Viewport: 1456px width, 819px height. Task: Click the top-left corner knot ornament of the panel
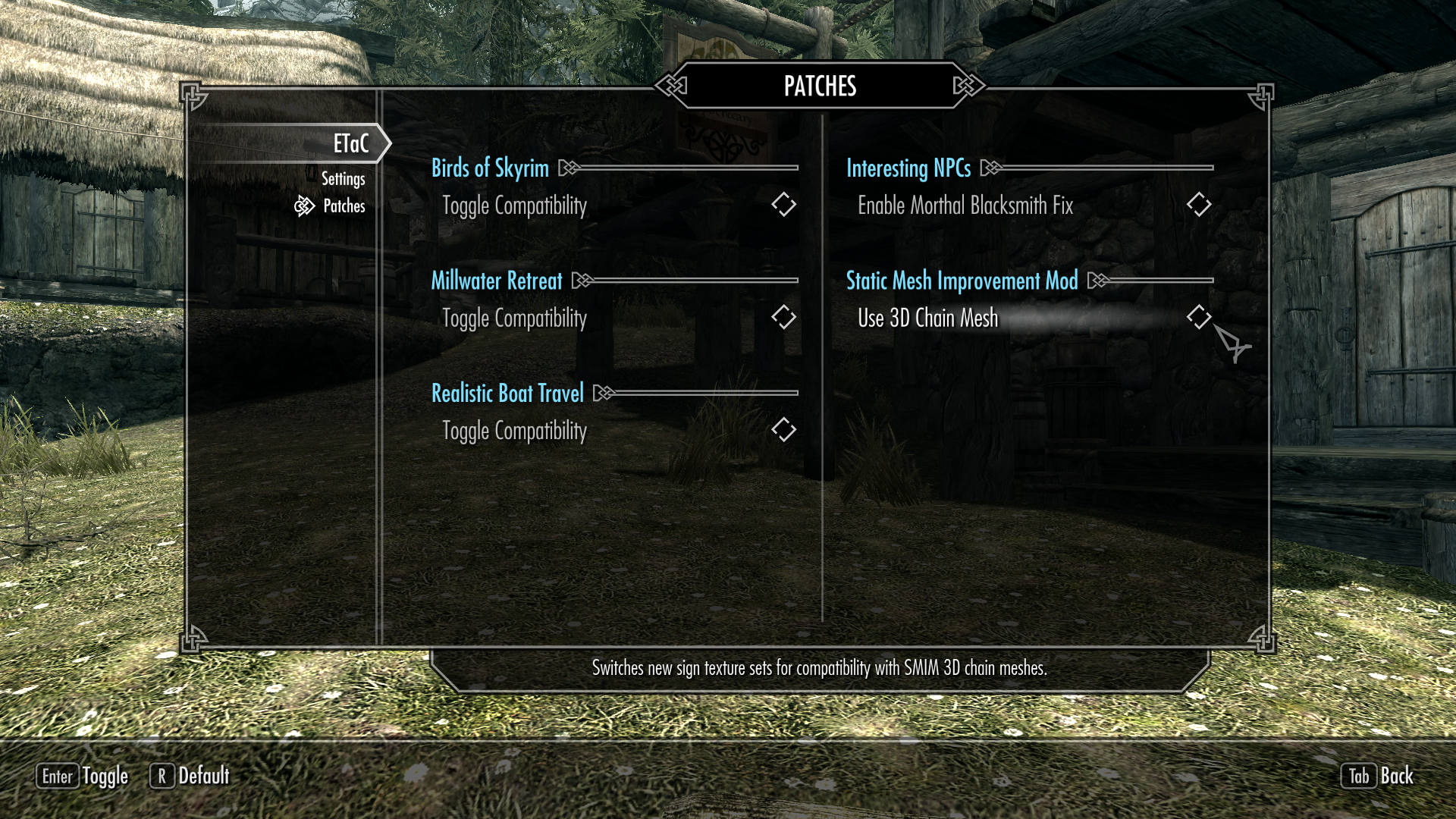tap(194, 95)
